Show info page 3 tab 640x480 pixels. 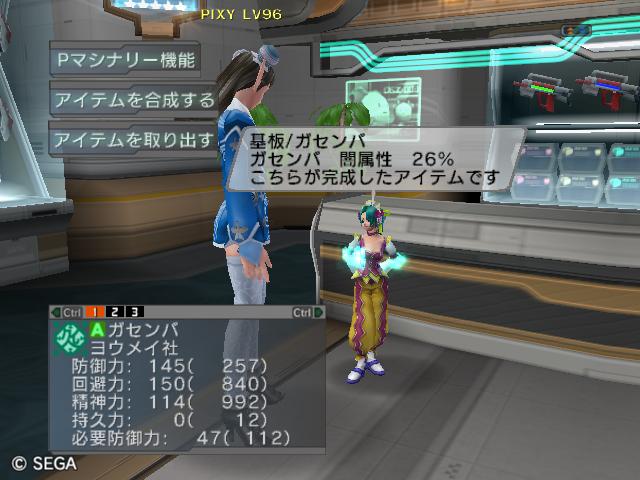(x=135, y=312)
